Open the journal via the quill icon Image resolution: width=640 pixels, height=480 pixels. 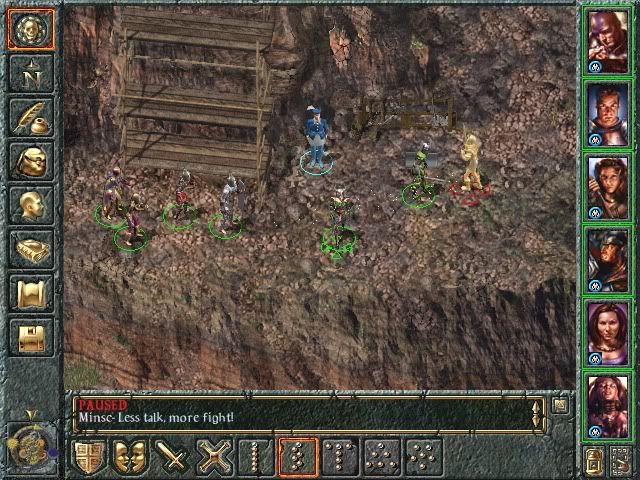pos(30,117)
